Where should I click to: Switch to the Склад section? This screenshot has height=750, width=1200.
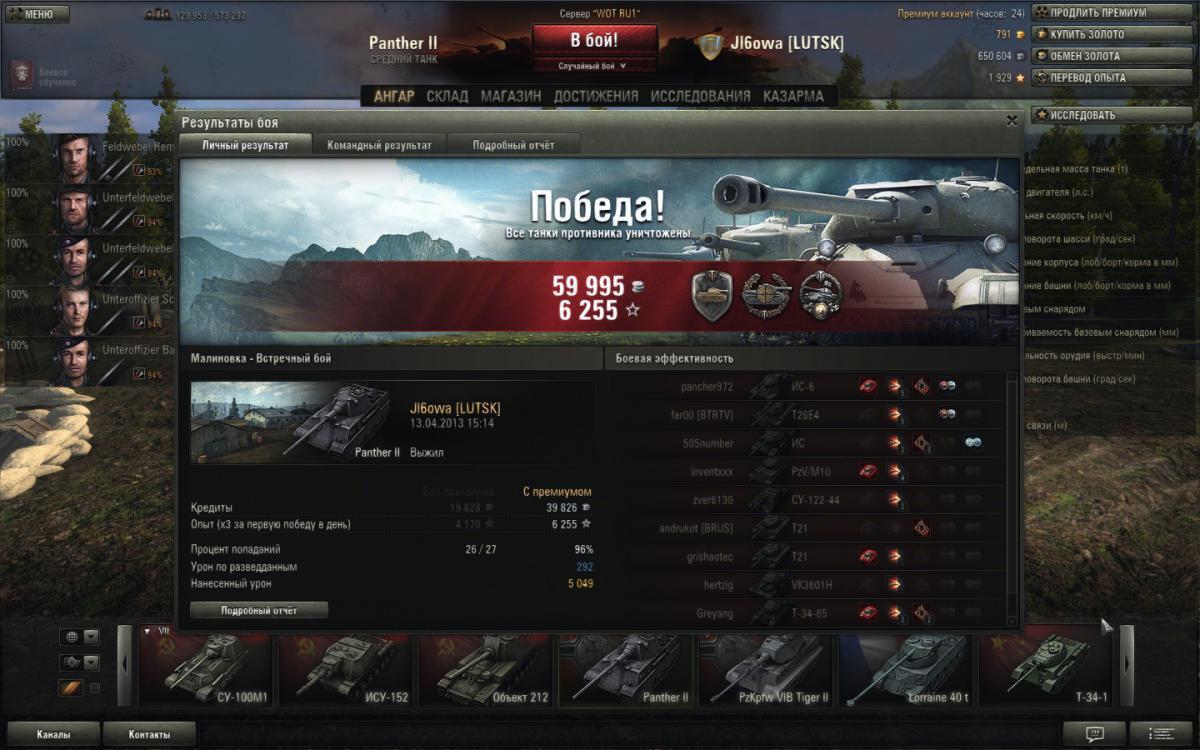pos(447,96)
